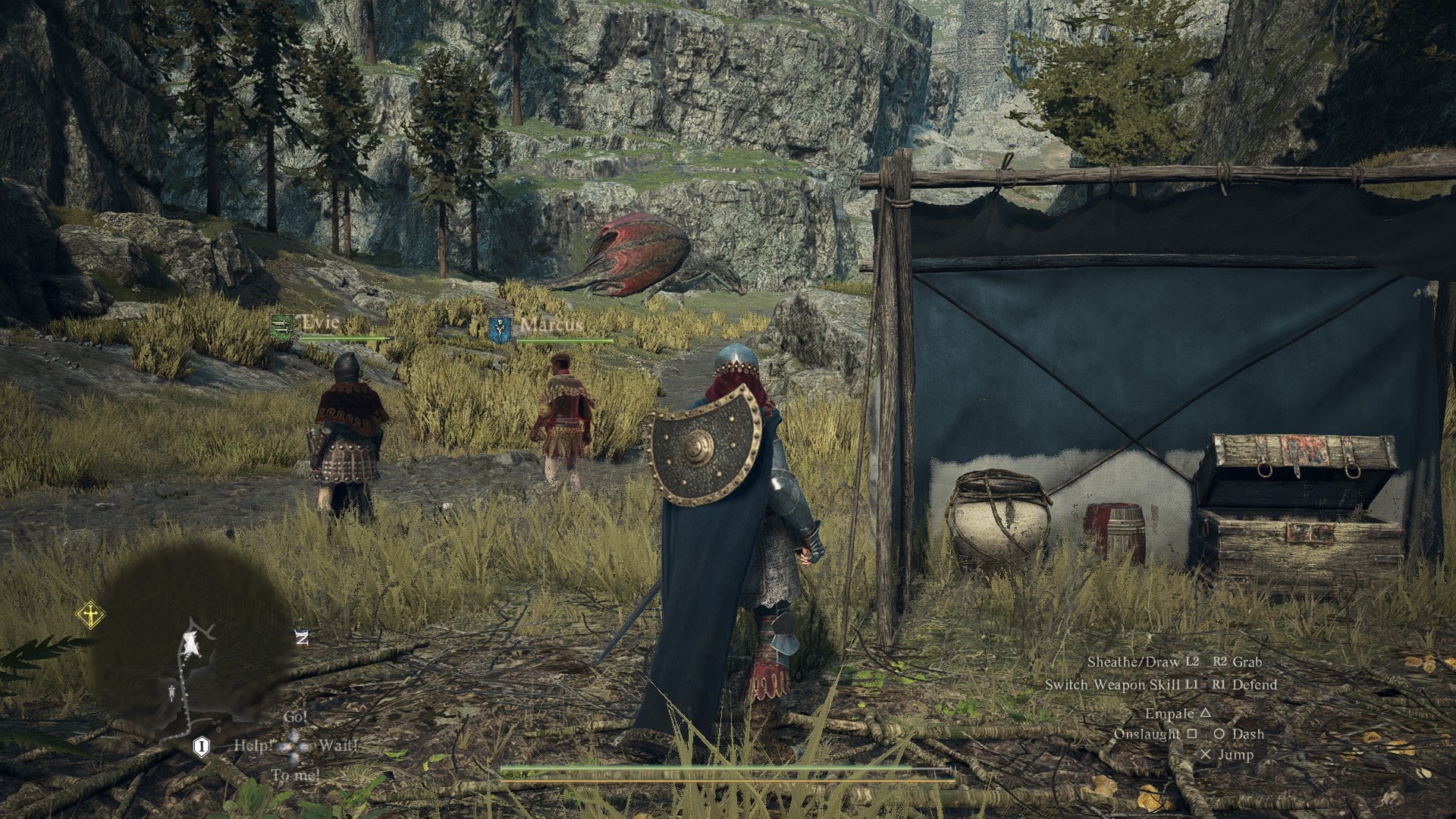Select the Wait! pawn command

pos(337,745)
